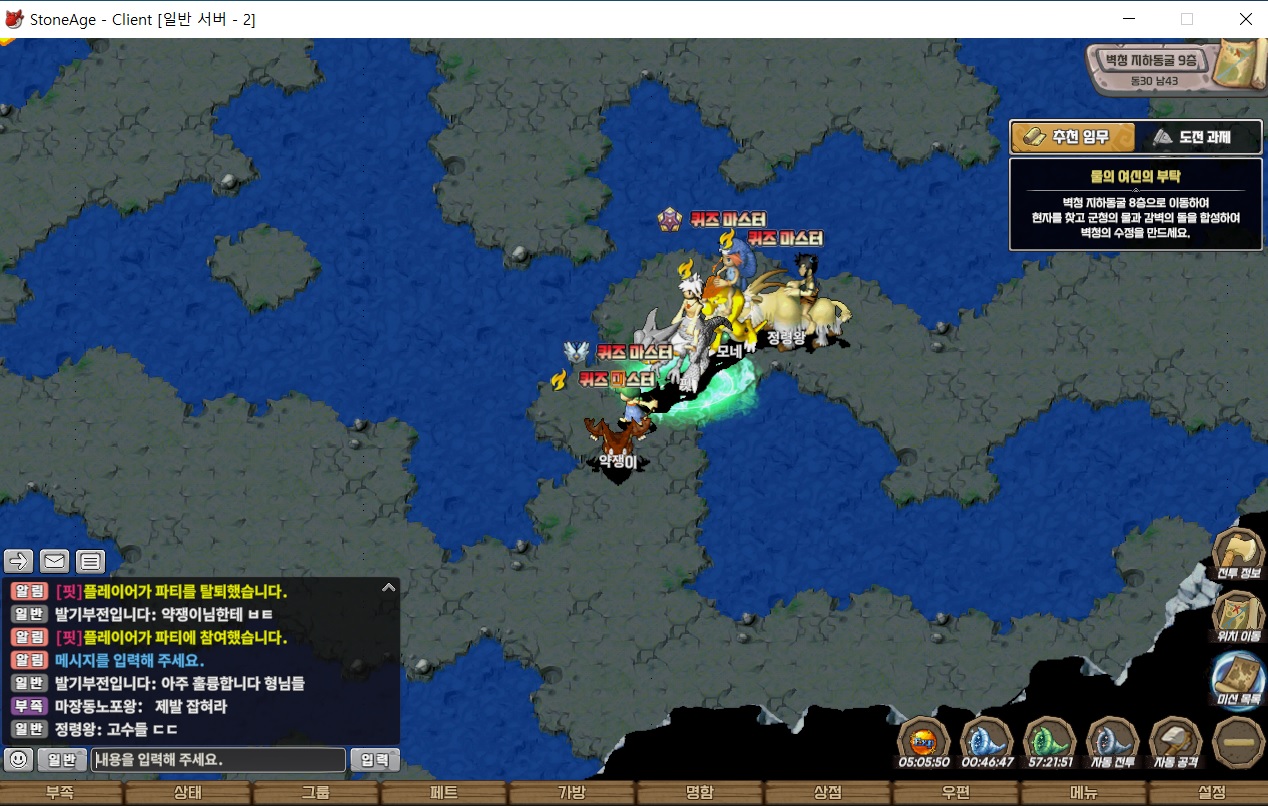Viewport: 1268px width, 806px height.
Task: Close the StoneAge client window
Action: [1245, 19]
